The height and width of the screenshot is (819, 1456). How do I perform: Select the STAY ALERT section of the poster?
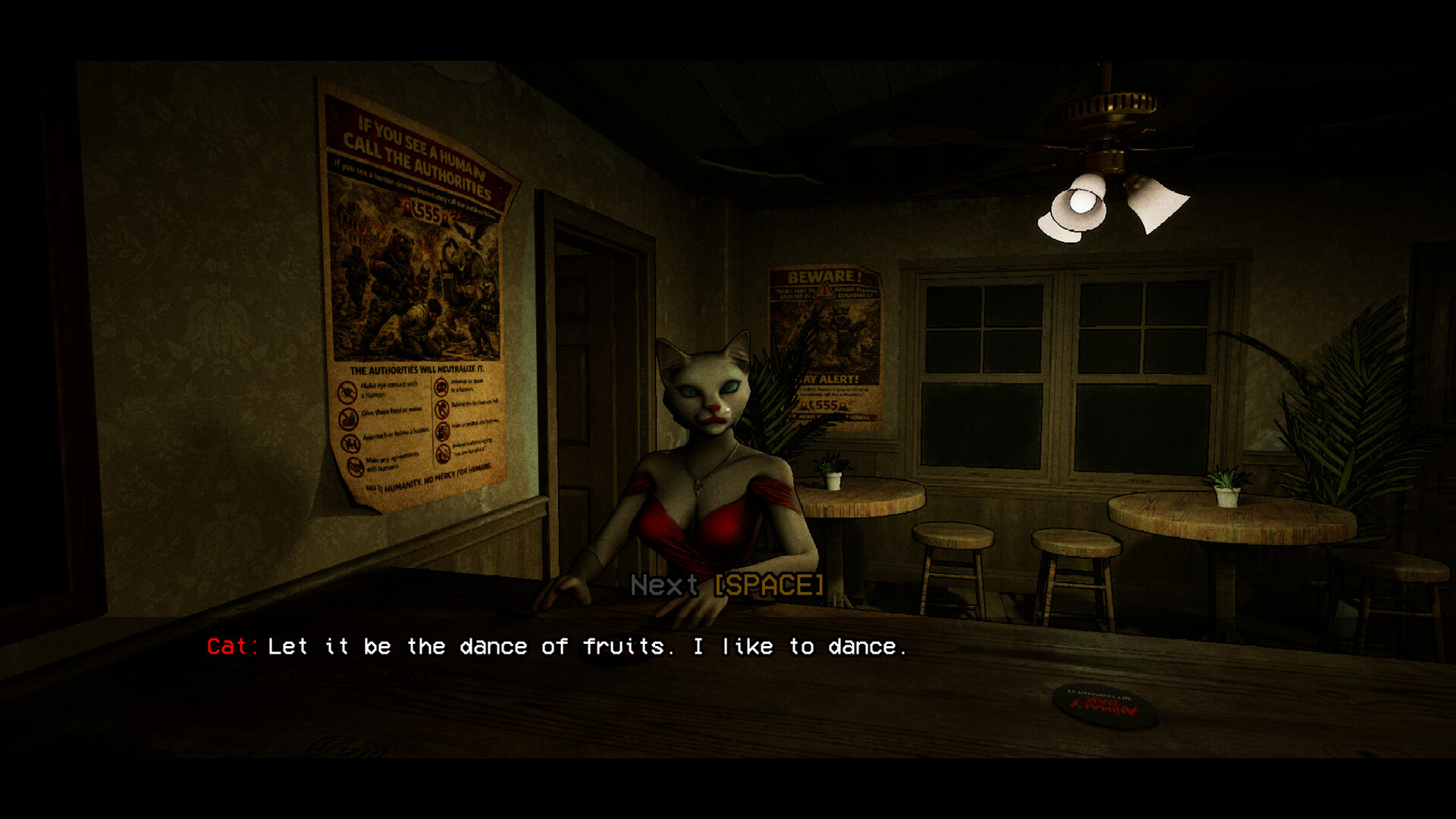827,378
